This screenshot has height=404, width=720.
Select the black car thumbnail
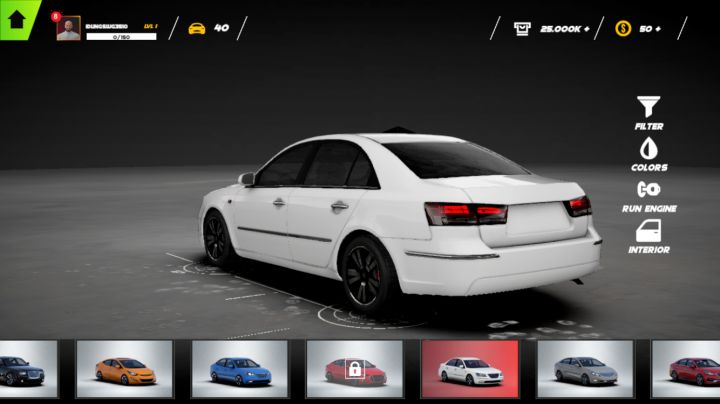pos(28,369)
